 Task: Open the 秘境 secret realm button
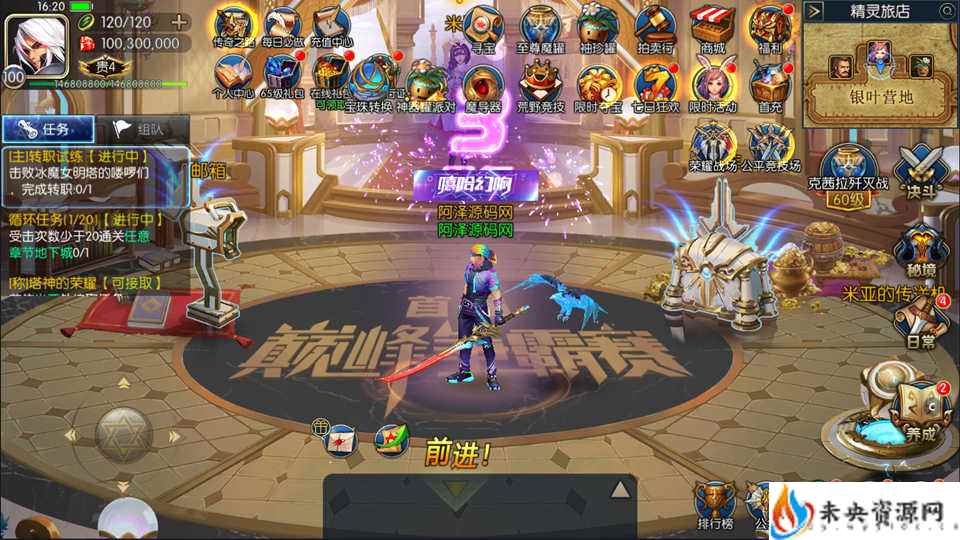917,250
